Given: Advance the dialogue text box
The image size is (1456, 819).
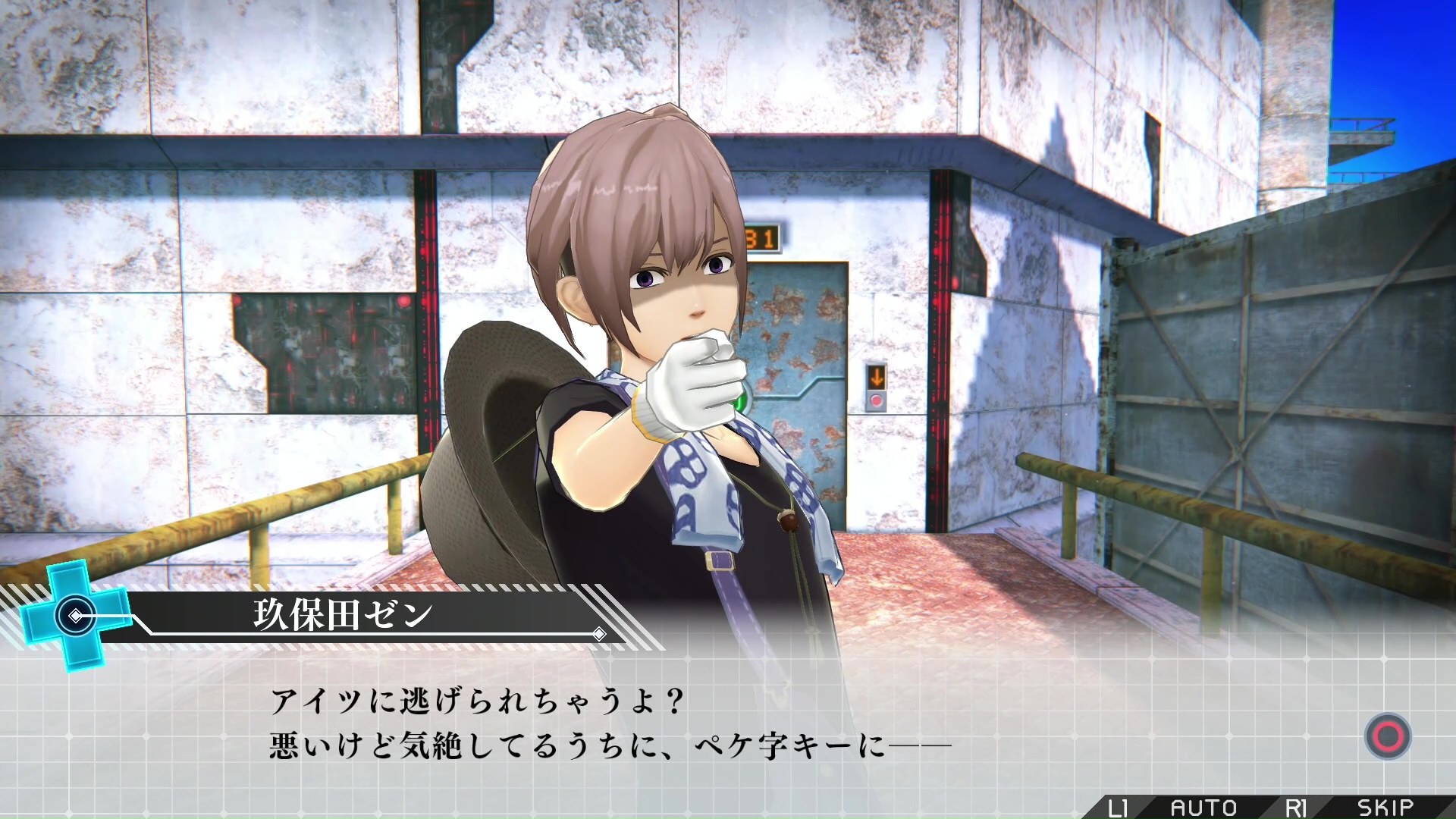Looking at the screenshot, I should 1388,736.
